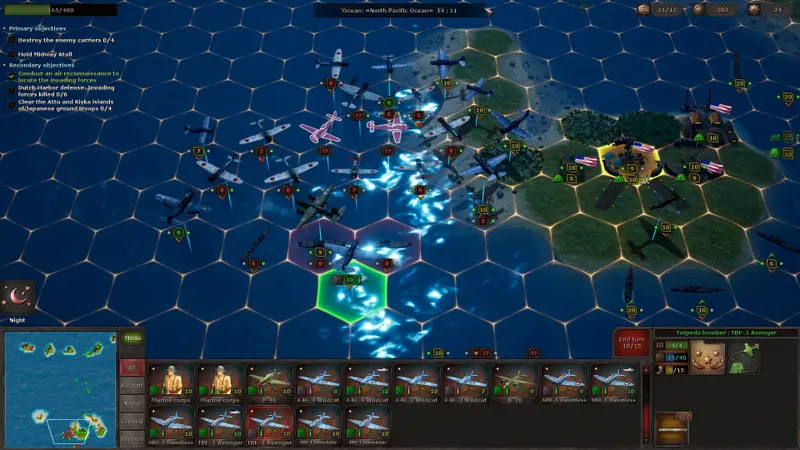Open the three-star rank medal icon
This screenshot has width=800, height=450.
coord(708,358)
